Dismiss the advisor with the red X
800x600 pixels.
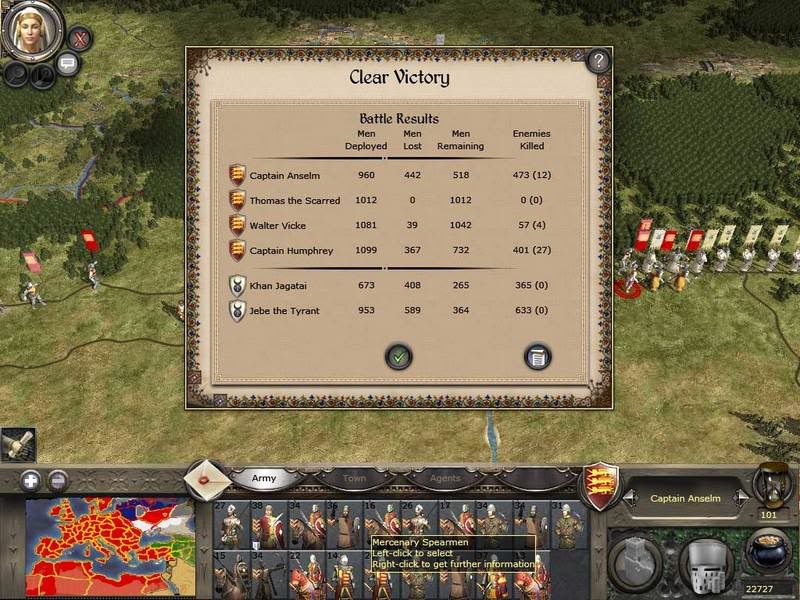click(x=79, y=40)
